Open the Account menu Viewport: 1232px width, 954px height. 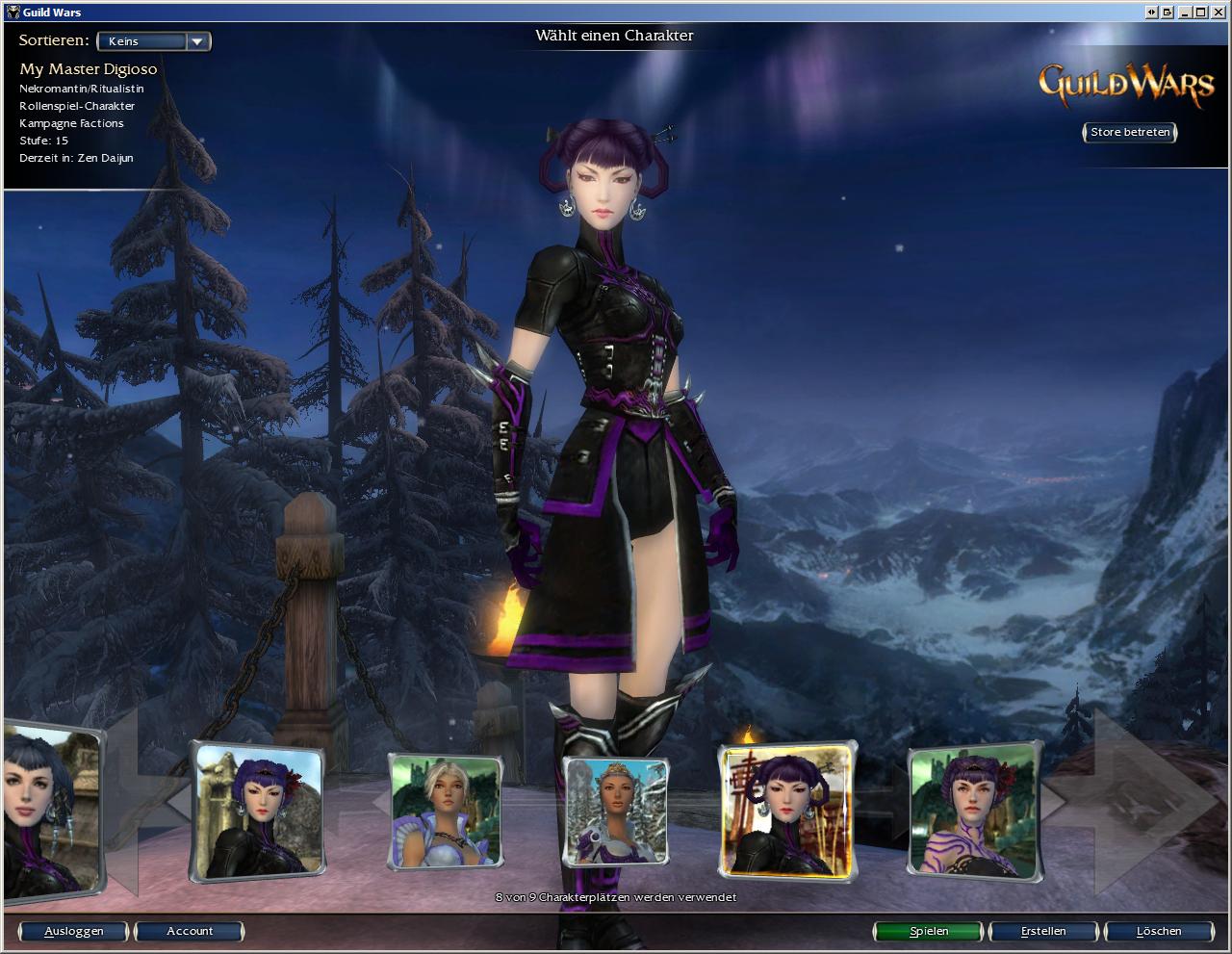point(190,931)
